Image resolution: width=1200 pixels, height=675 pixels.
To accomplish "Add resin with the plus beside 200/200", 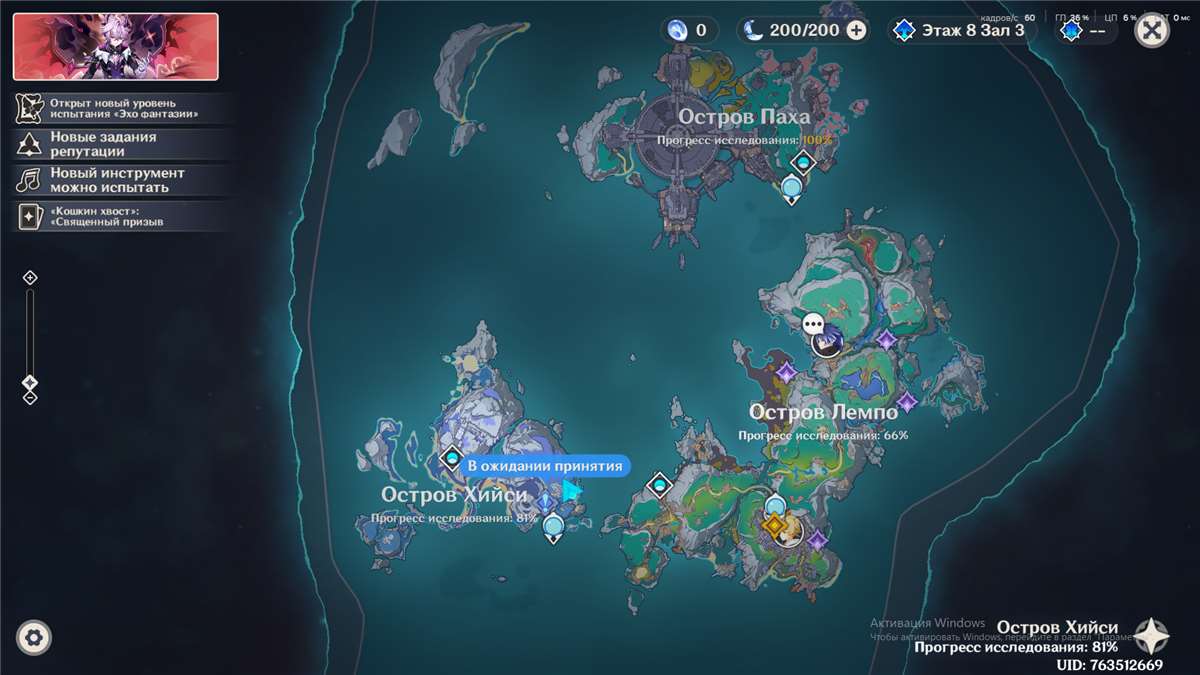I will (x=857, y=30).
